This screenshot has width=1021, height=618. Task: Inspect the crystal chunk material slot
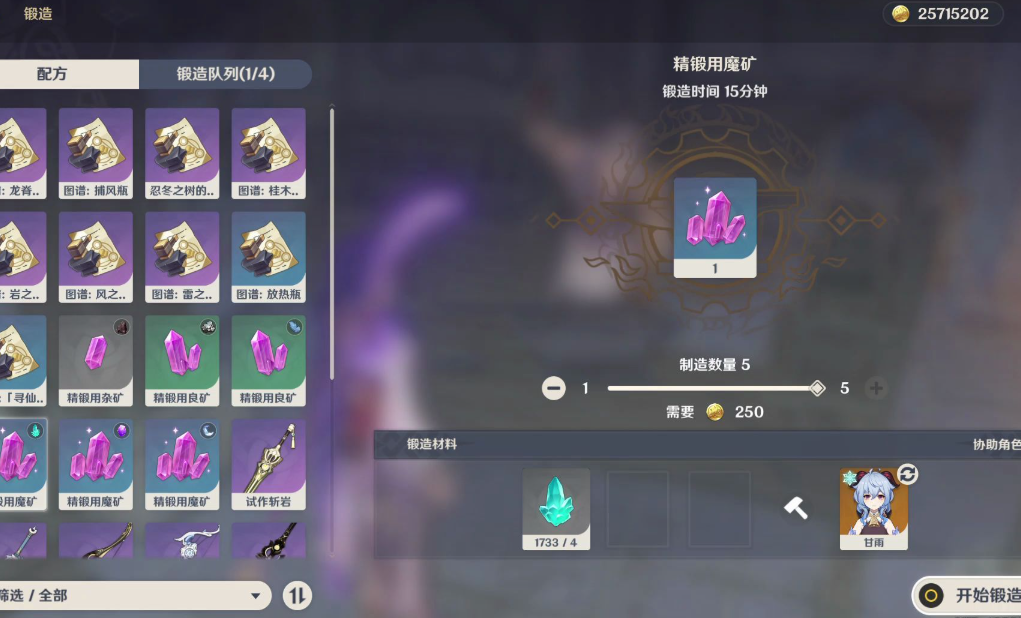pos(556,509)
